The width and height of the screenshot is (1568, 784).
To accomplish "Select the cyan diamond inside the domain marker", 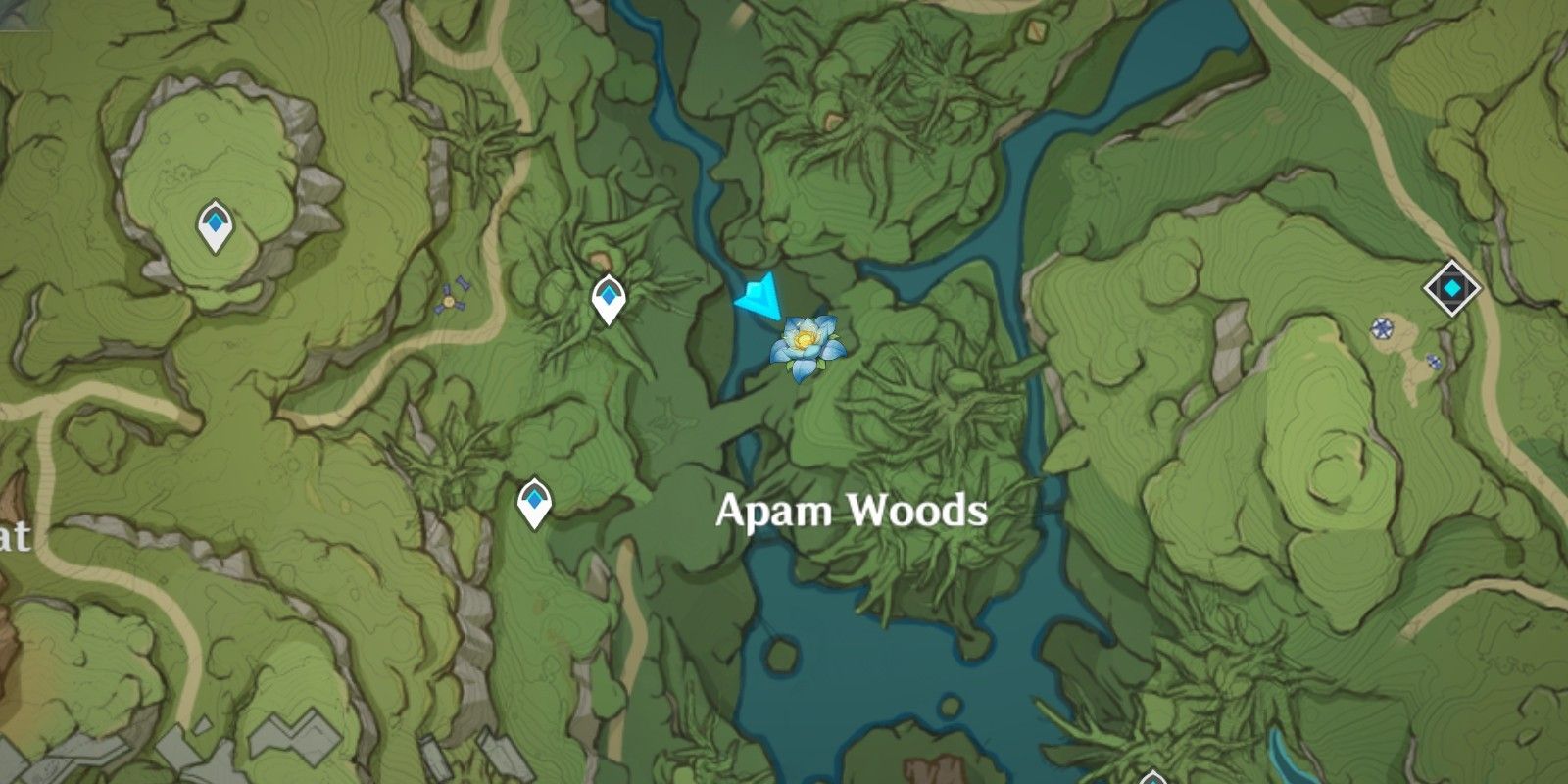I will (x=1449, y=287).
